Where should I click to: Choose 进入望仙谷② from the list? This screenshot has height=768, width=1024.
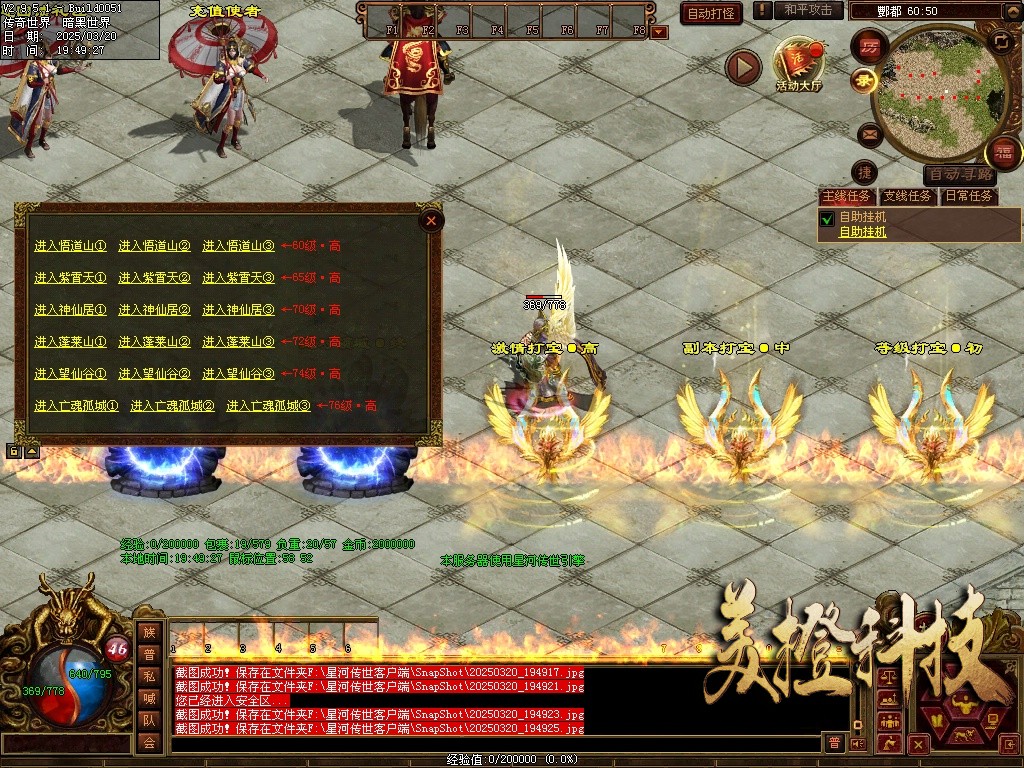(154, 374)
